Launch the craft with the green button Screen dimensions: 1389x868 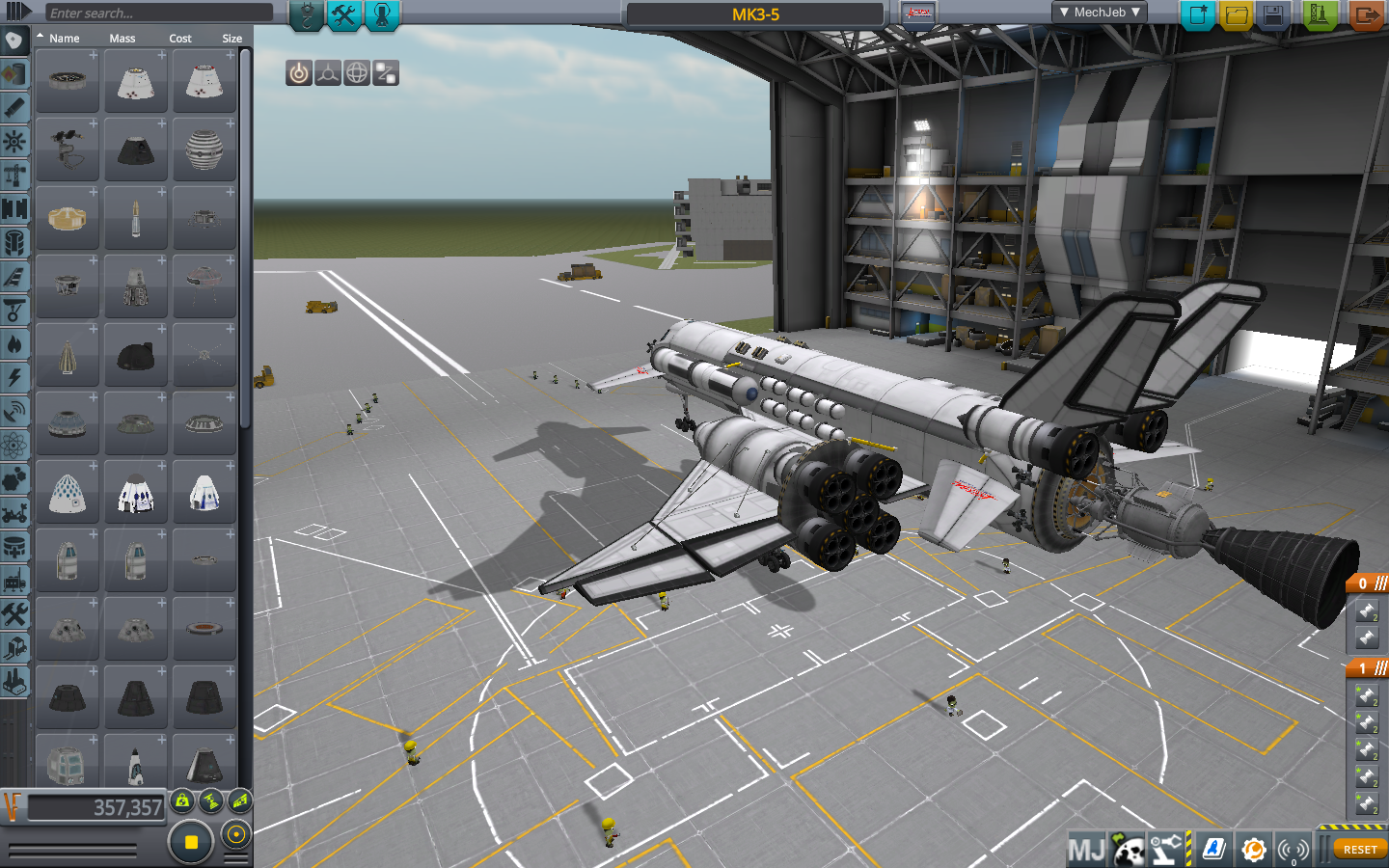[1319, 14]
